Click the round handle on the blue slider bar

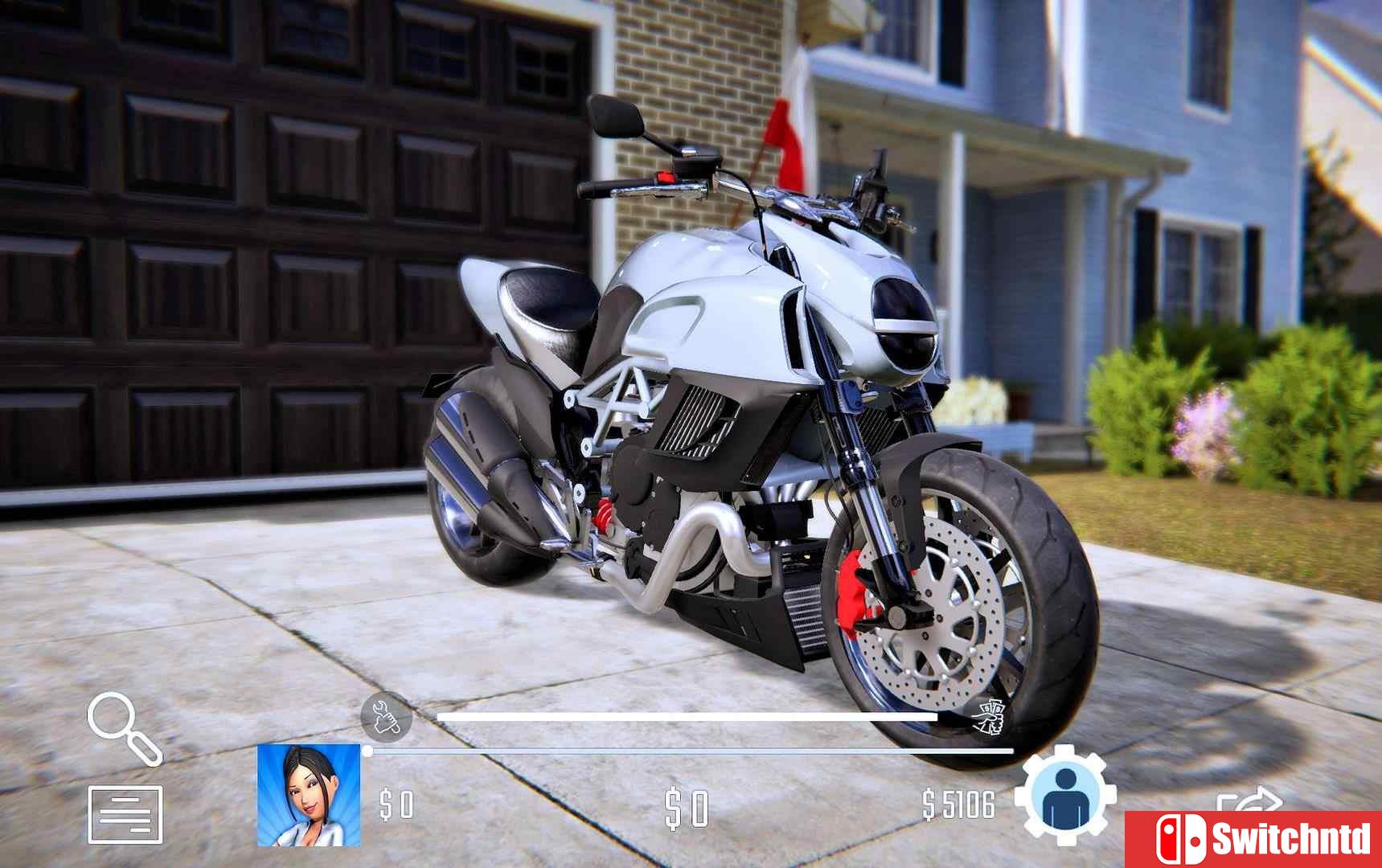367,751
